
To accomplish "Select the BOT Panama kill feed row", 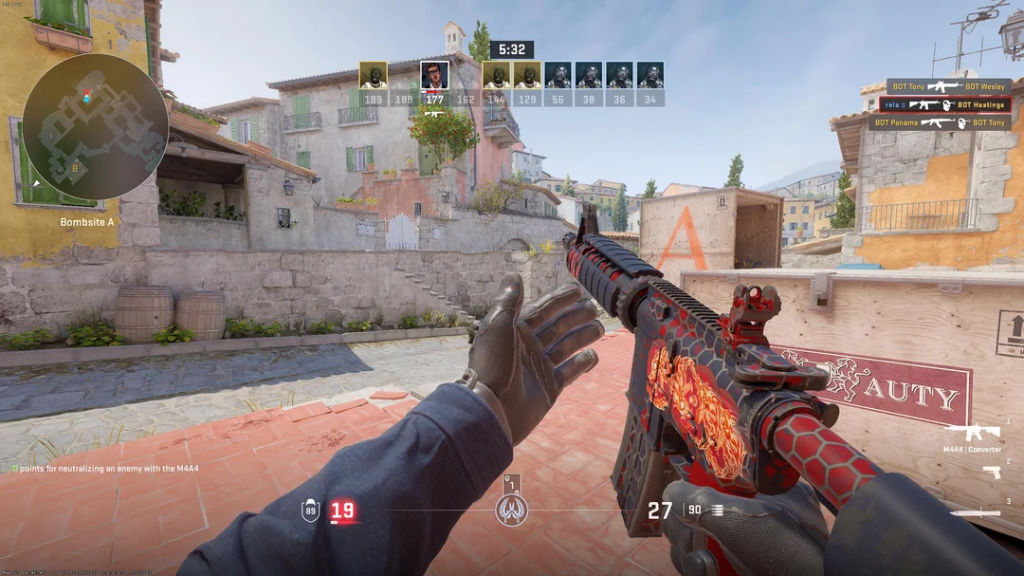I will pyautogui.click(x=939, y=122).
